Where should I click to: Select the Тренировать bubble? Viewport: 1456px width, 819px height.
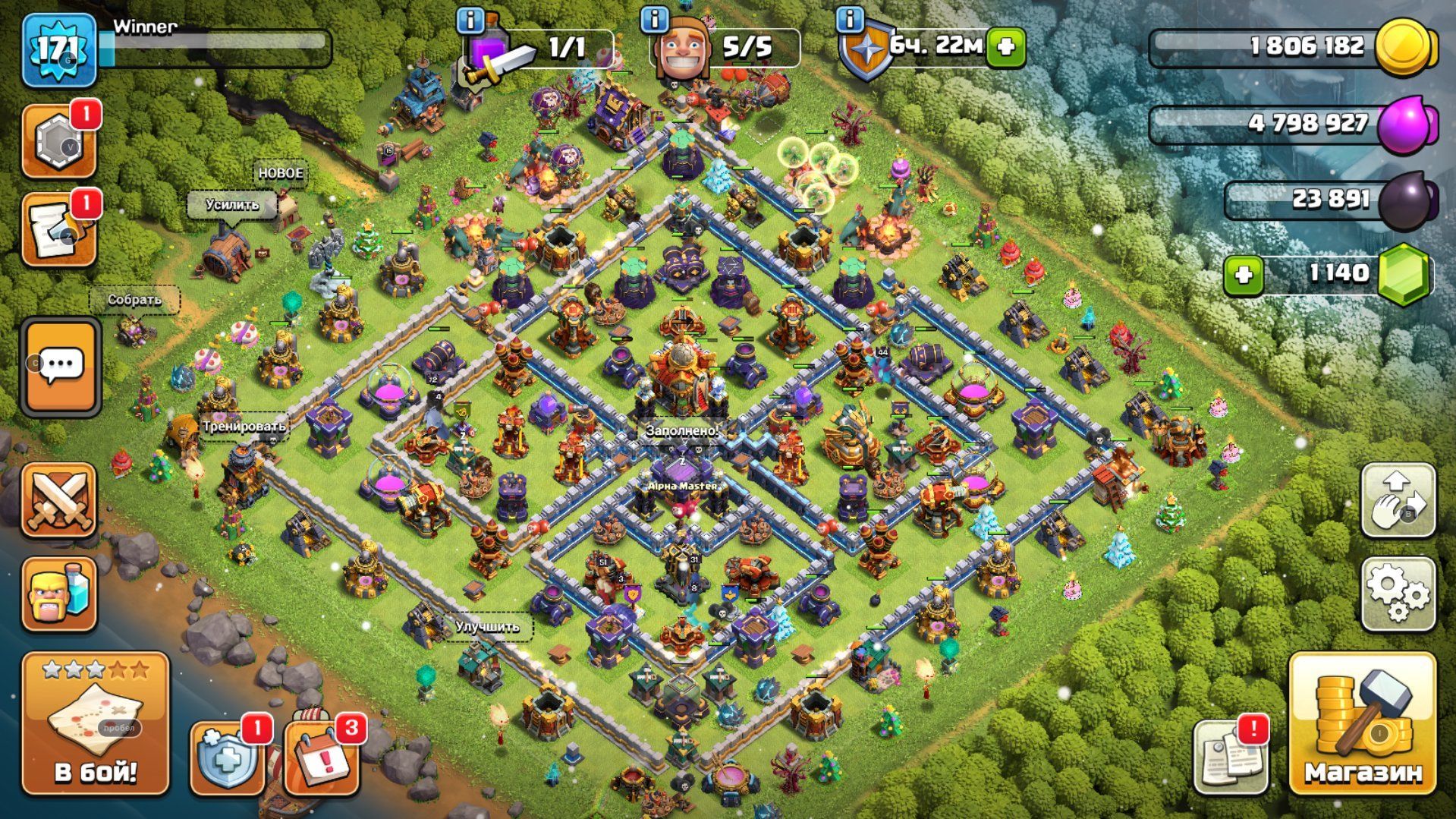pyautogui.click(x=244, y=426)
